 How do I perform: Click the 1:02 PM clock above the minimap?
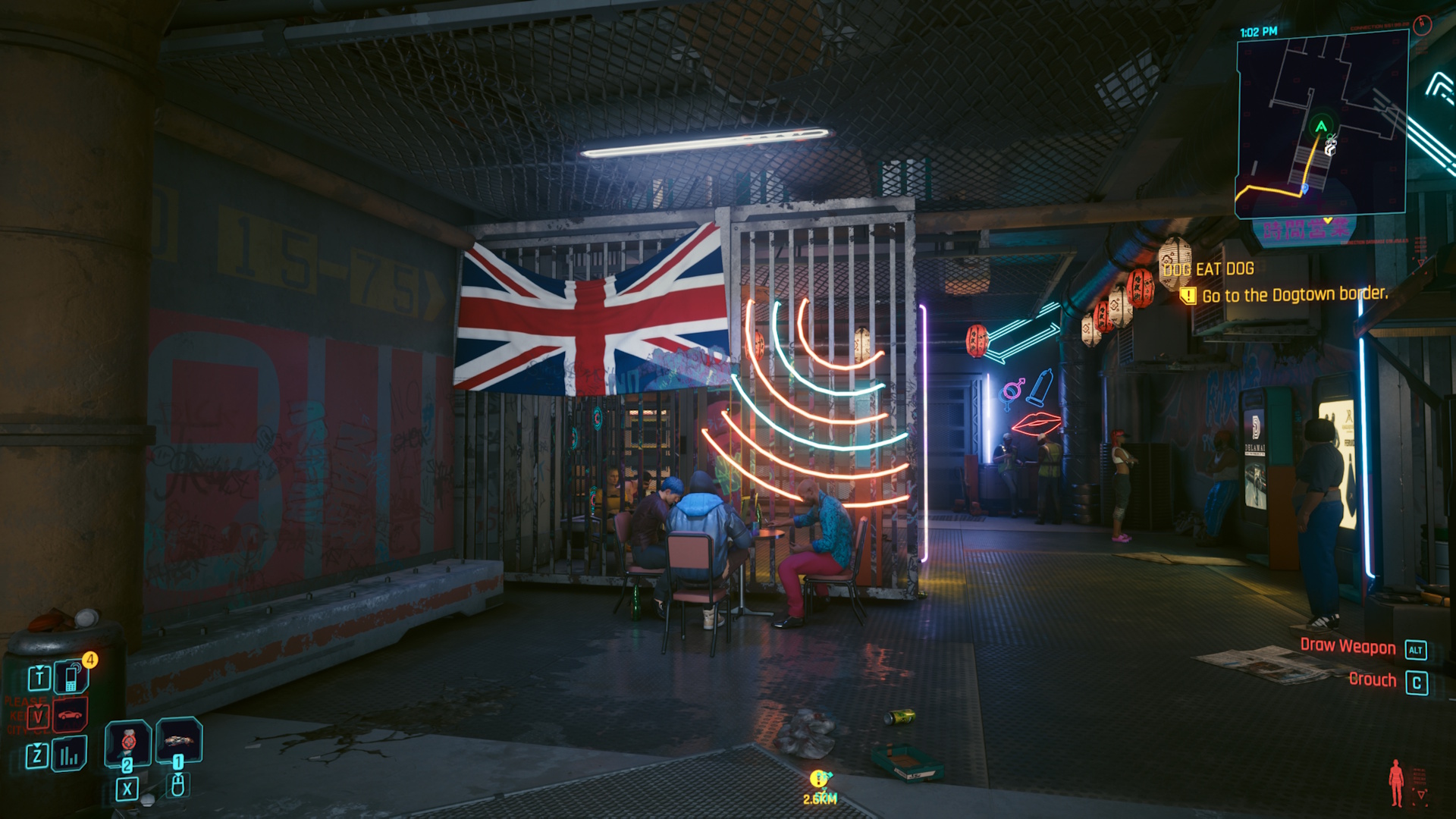coord(1257,31)
